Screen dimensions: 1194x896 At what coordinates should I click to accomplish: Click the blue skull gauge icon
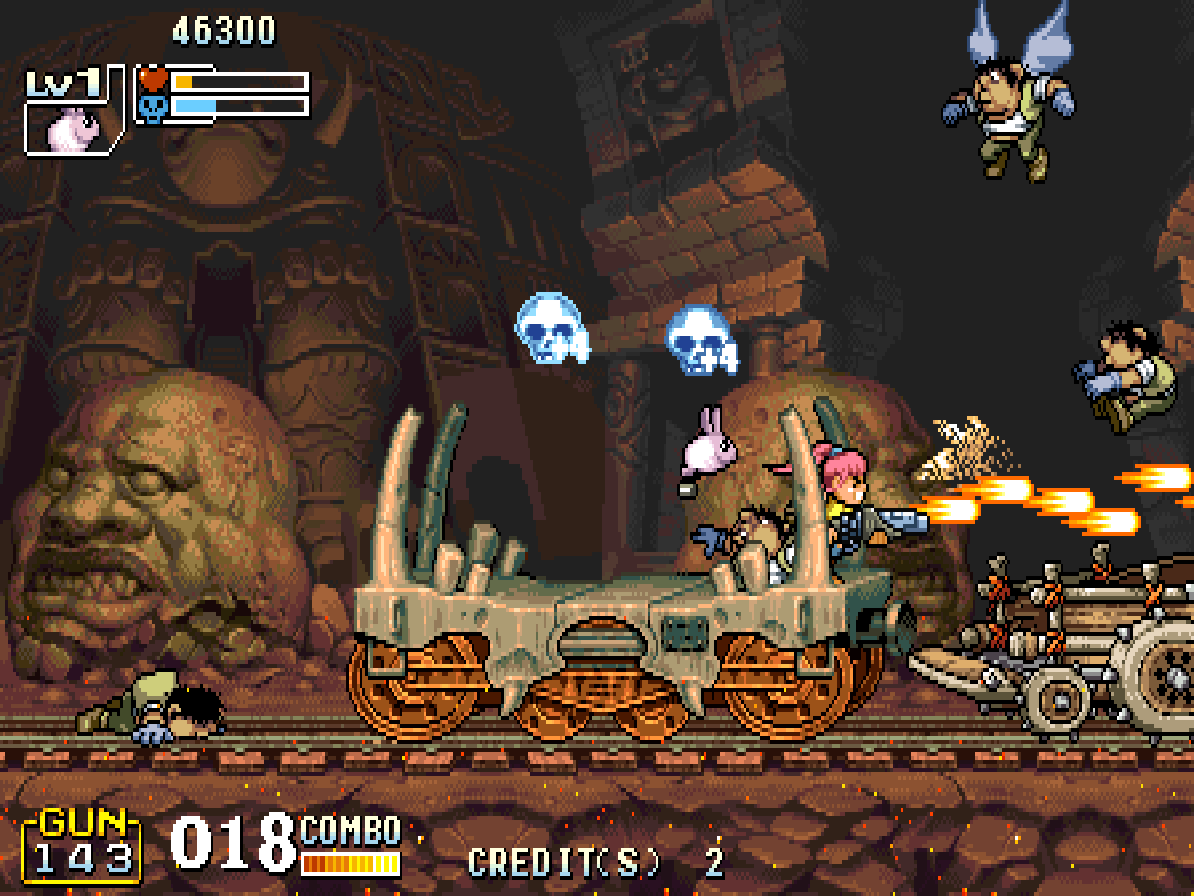click(153, 107)
